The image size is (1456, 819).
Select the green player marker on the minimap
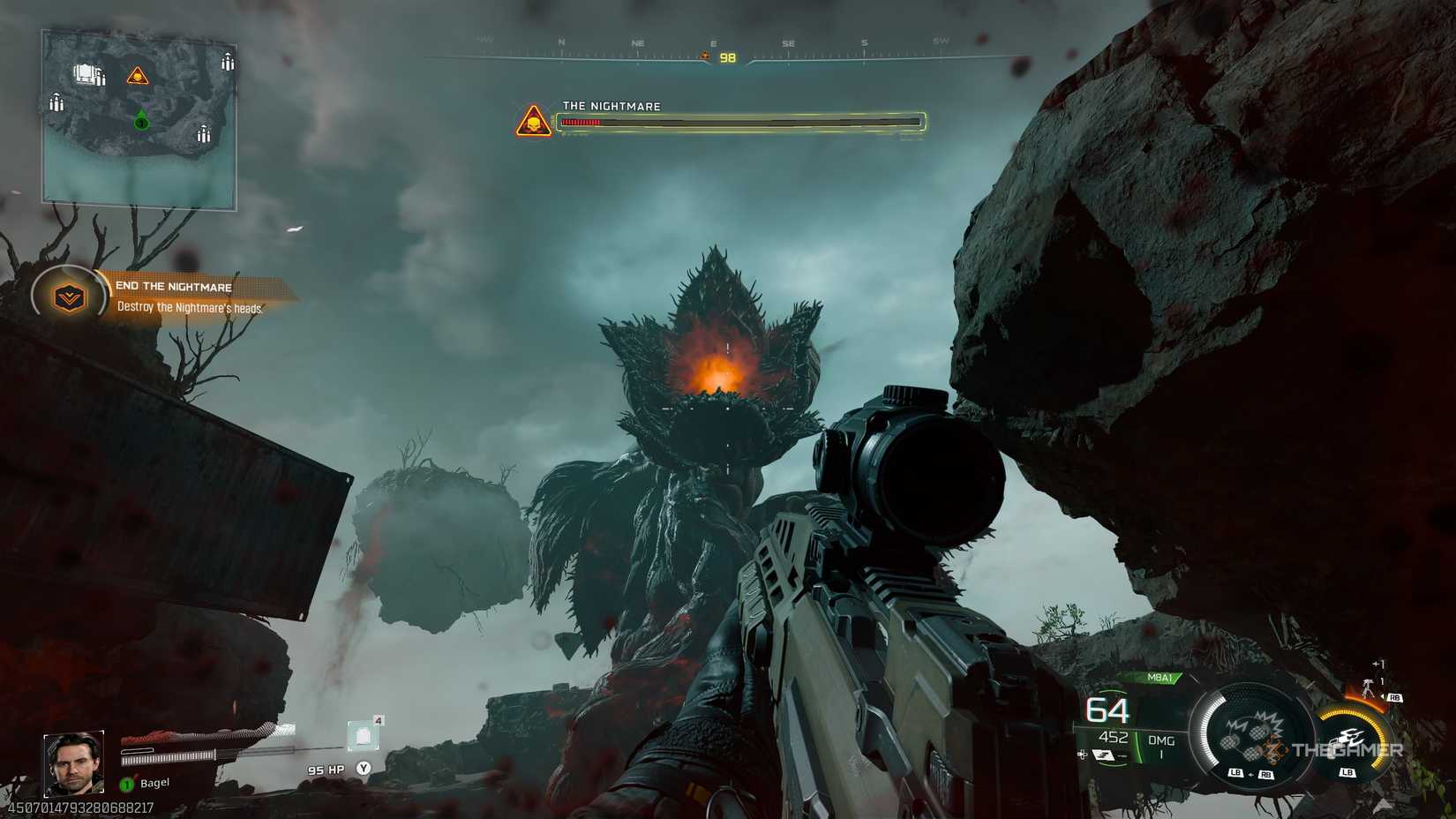(x=141, y=123)
